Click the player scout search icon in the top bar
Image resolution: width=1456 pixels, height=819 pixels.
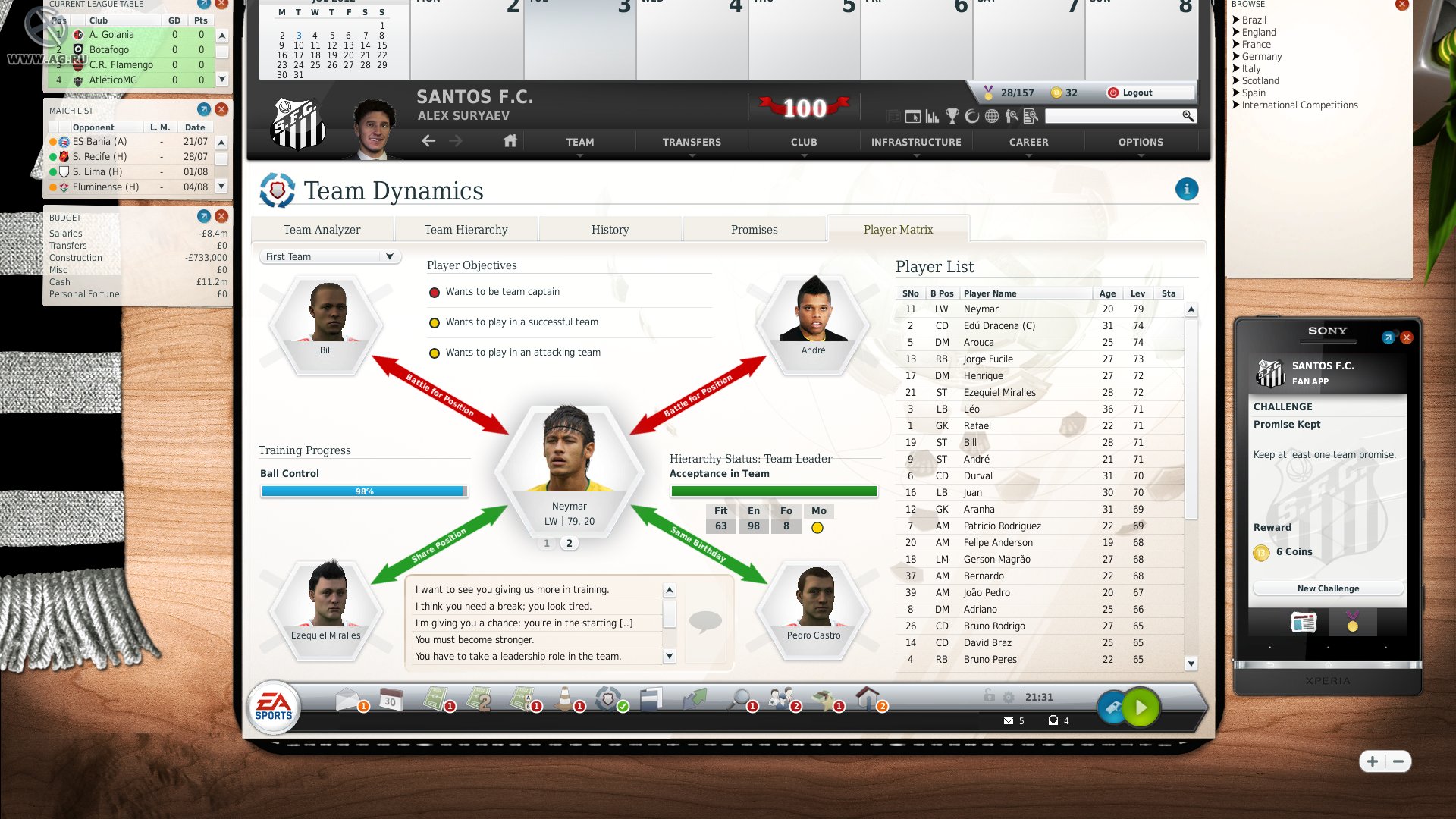(x=1012, y=116)
